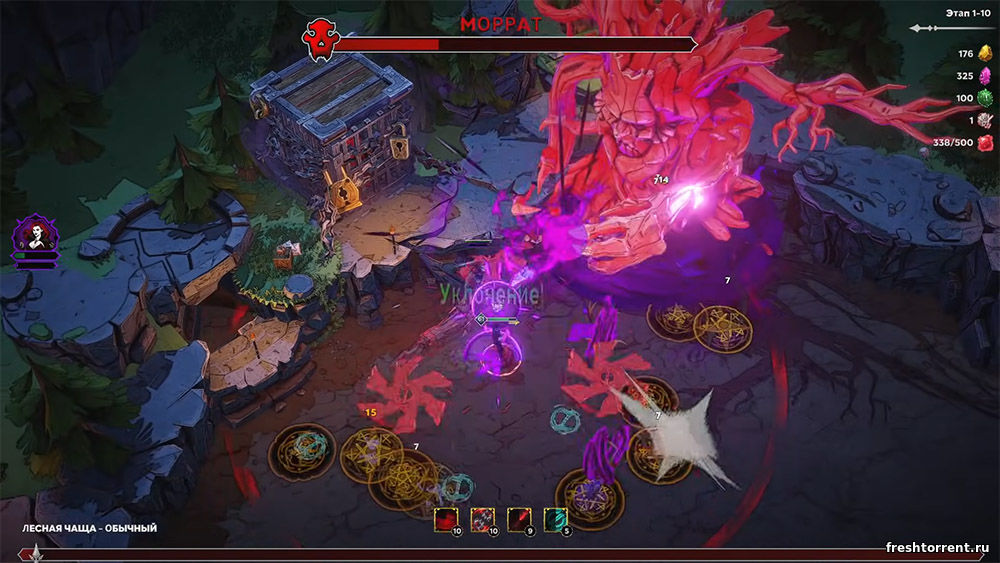Select the pink crystal resource icon
Image resolution: width=1000 pixels, height=563 pixels.
coord(984,76)
